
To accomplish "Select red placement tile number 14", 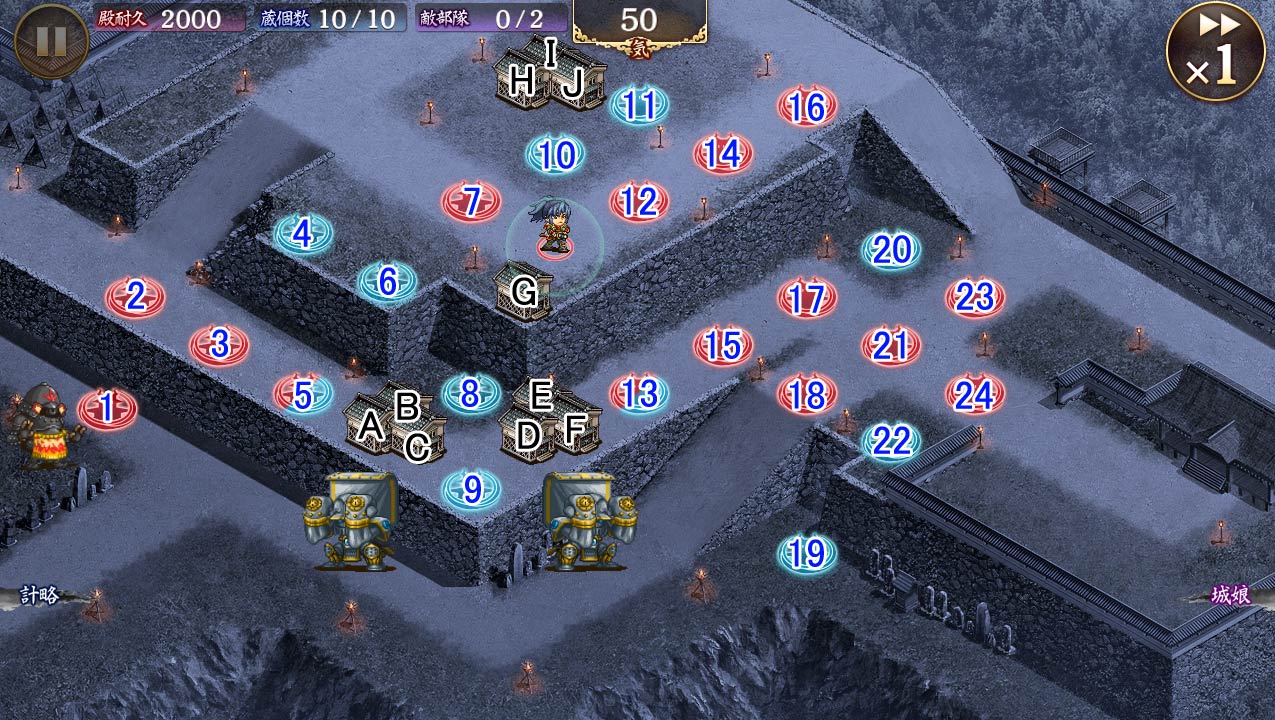I will pos(723,153).
